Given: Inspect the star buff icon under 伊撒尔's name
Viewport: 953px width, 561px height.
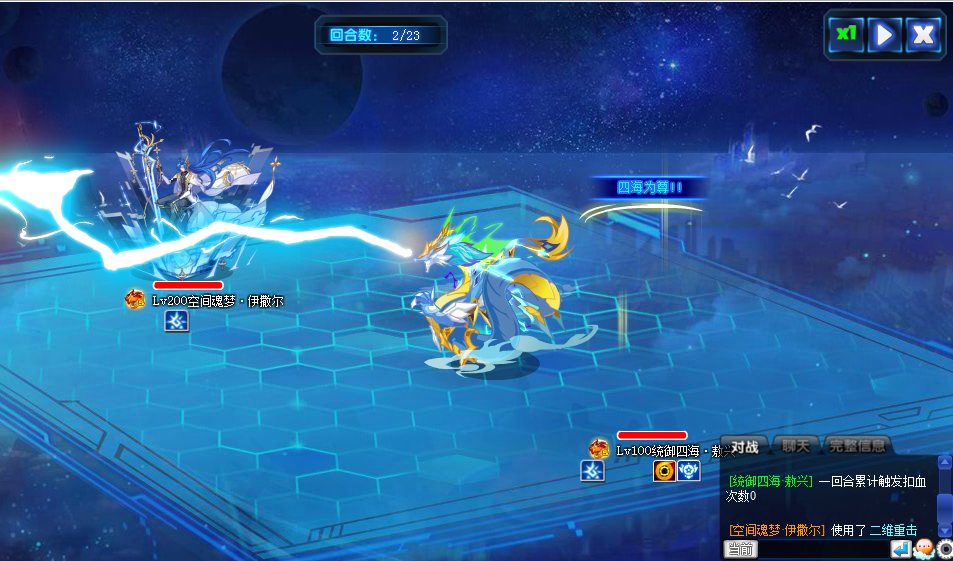Looking at the screenshot, I should (176, 320).
